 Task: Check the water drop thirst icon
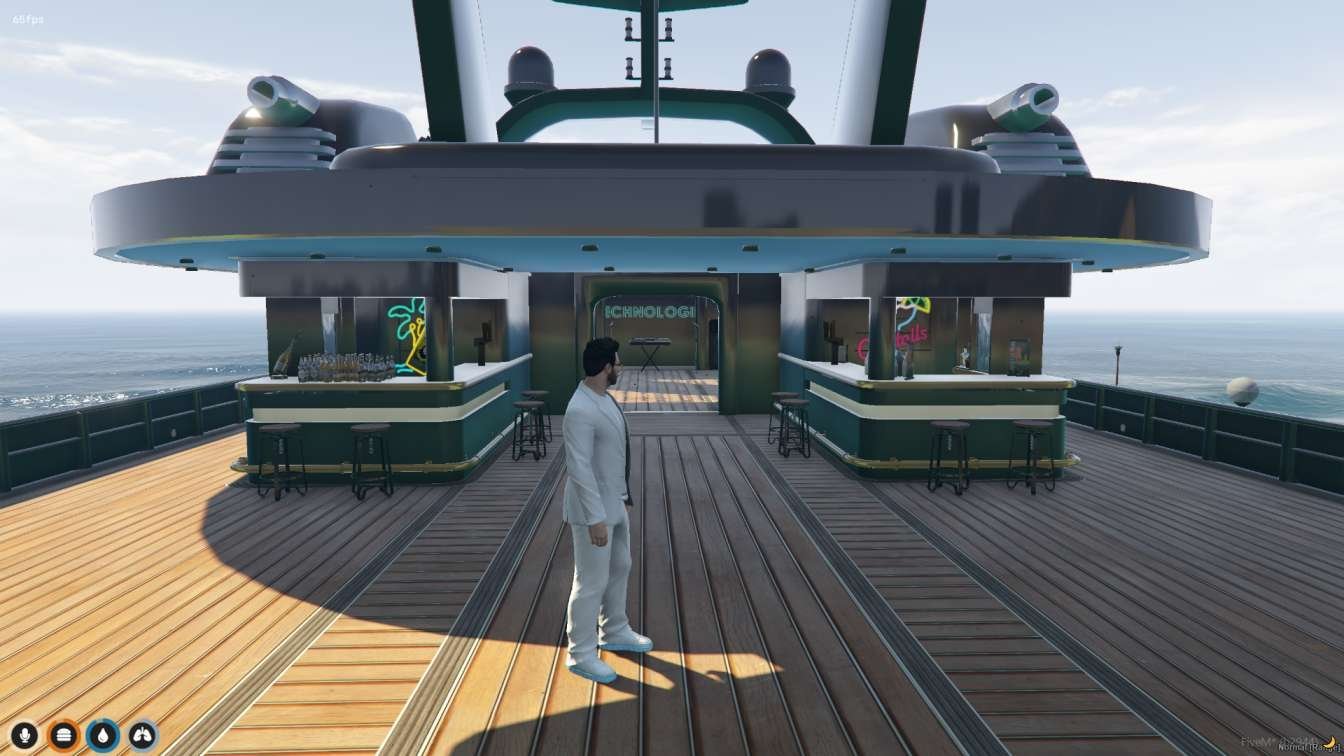coord(103,736)
